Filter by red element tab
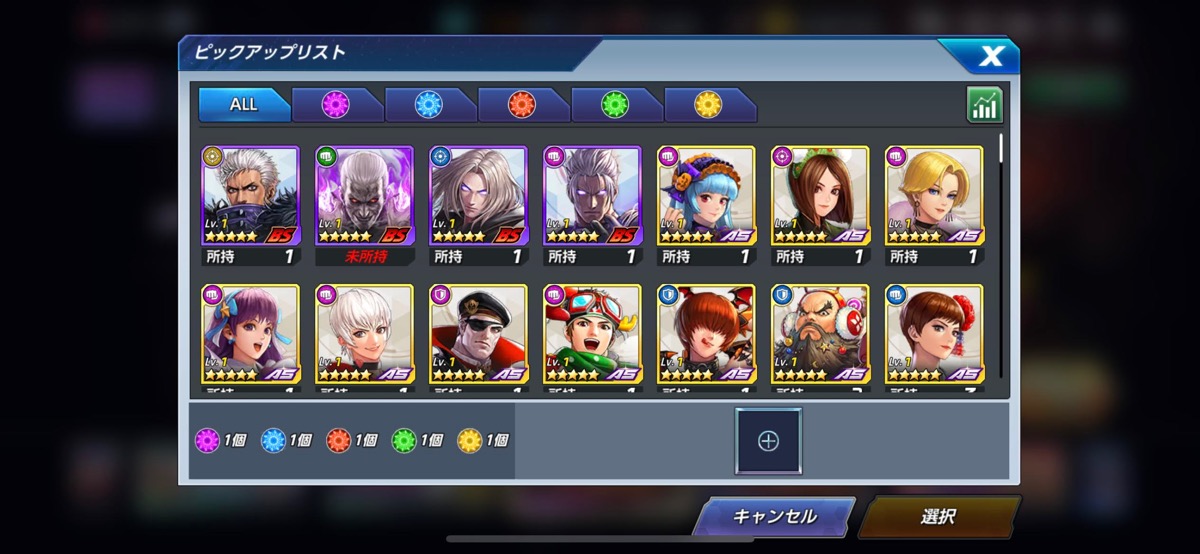1200x554 pixels. [x=522, y=105]
